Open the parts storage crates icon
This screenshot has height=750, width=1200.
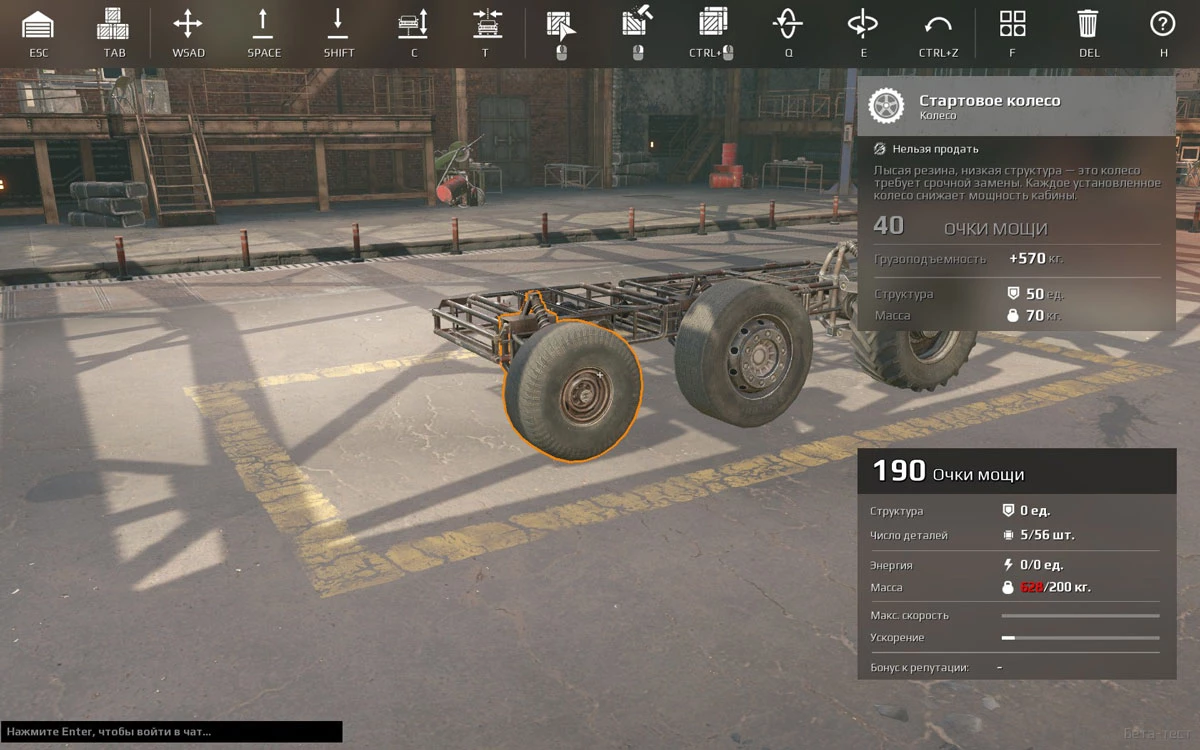[x=113, y=24]
